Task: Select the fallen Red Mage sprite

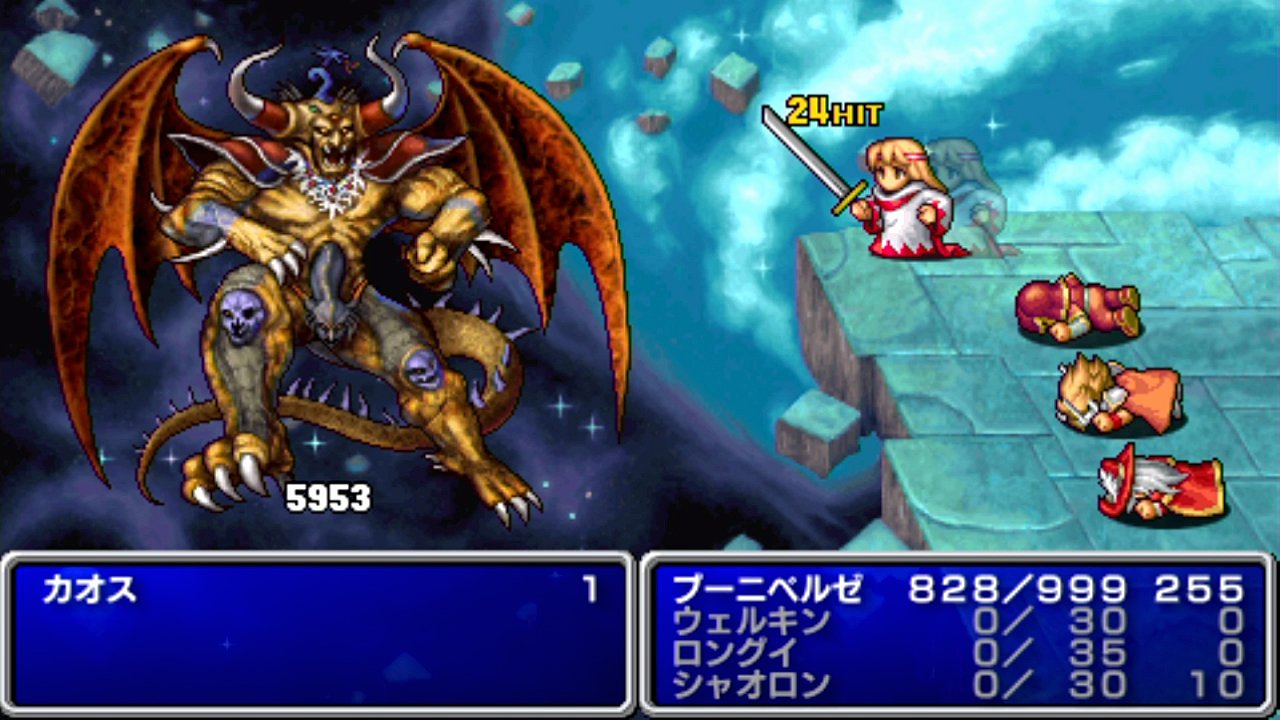Action: pyautogui.click(x=1160, y=480)
